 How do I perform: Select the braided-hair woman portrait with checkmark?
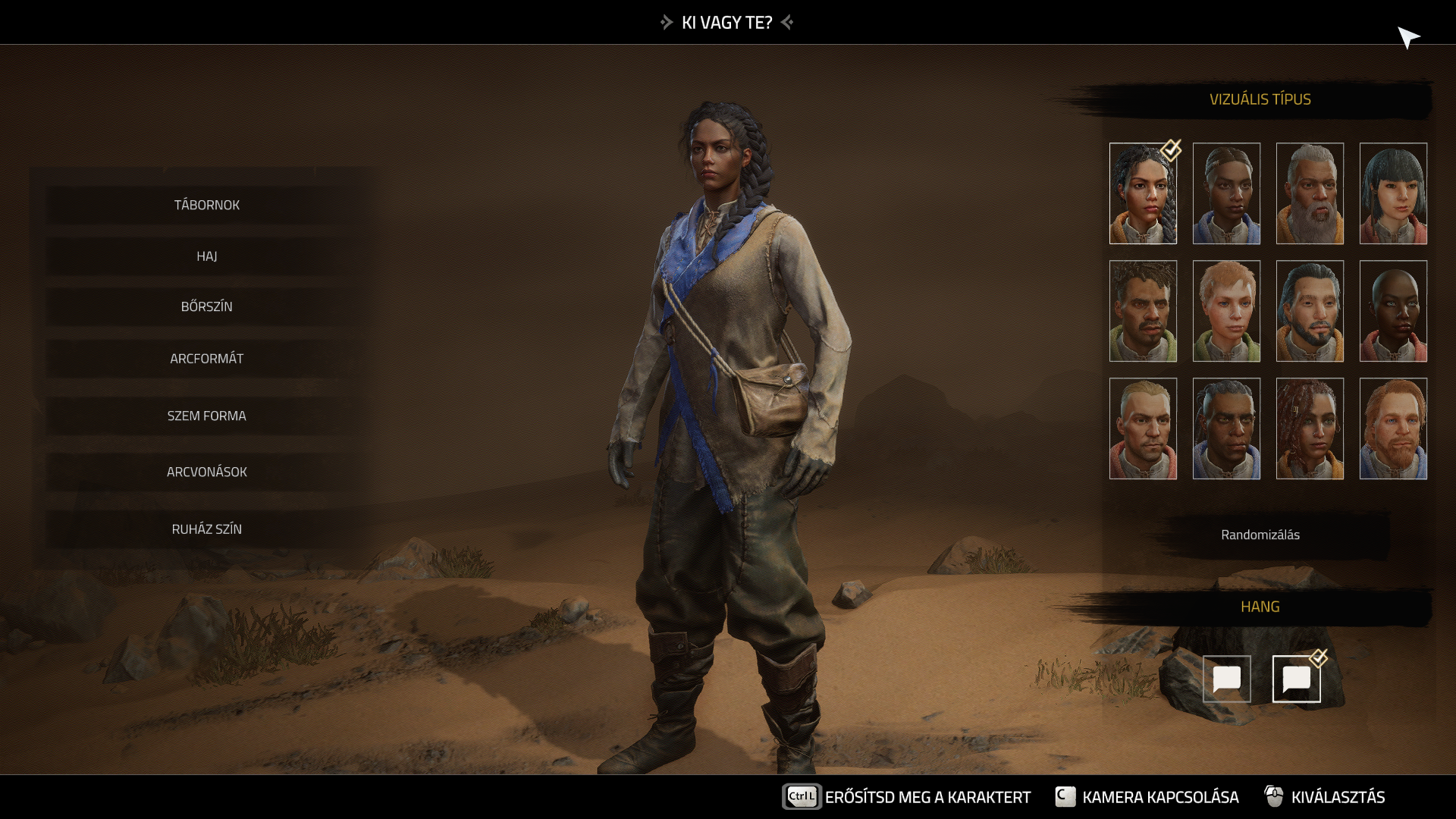pyautogui.click(x=1143, y=193)
